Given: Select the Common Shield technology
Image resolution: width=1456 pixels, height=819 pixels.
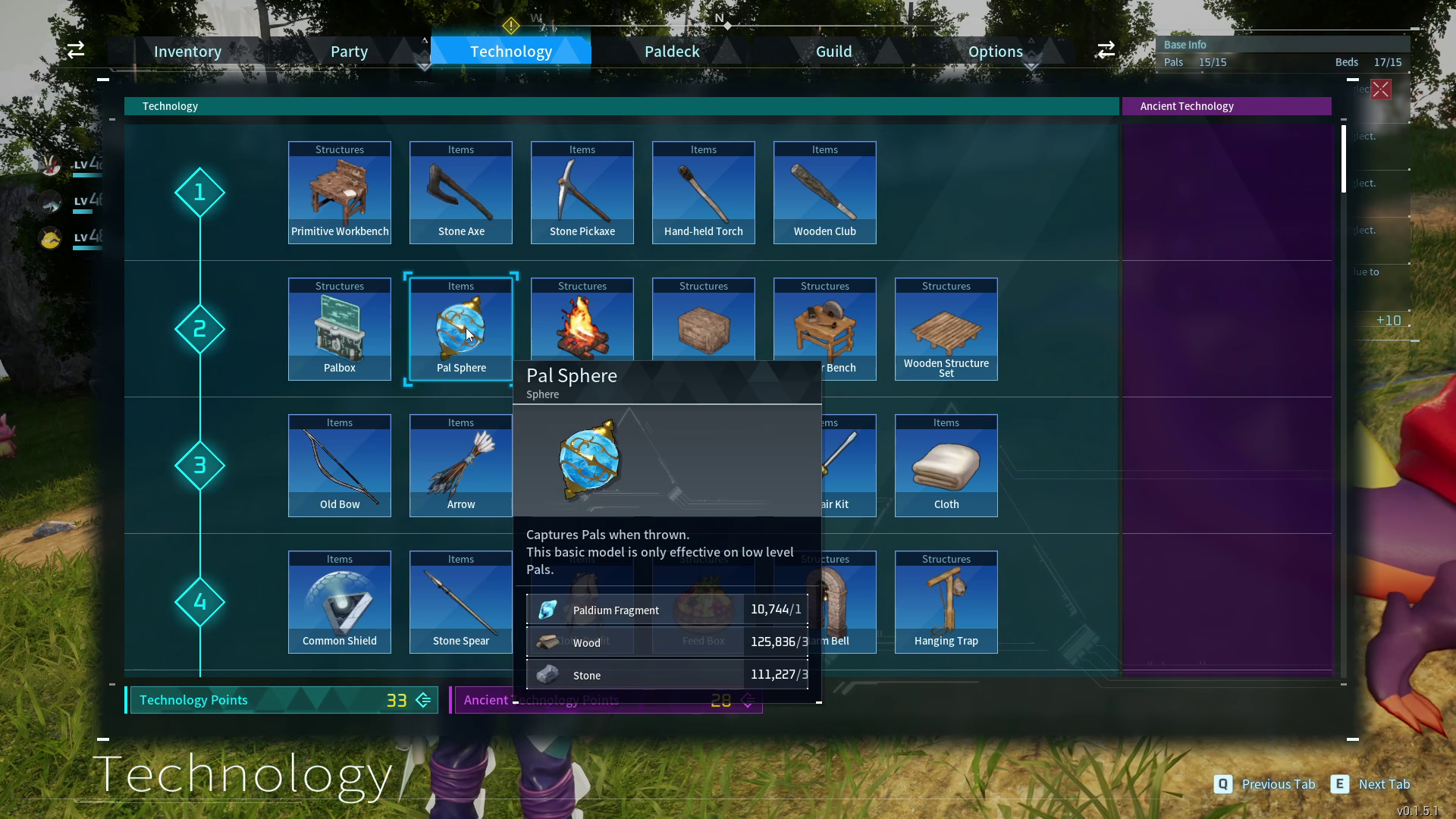Looking at the screenshot, I should 340,602.
